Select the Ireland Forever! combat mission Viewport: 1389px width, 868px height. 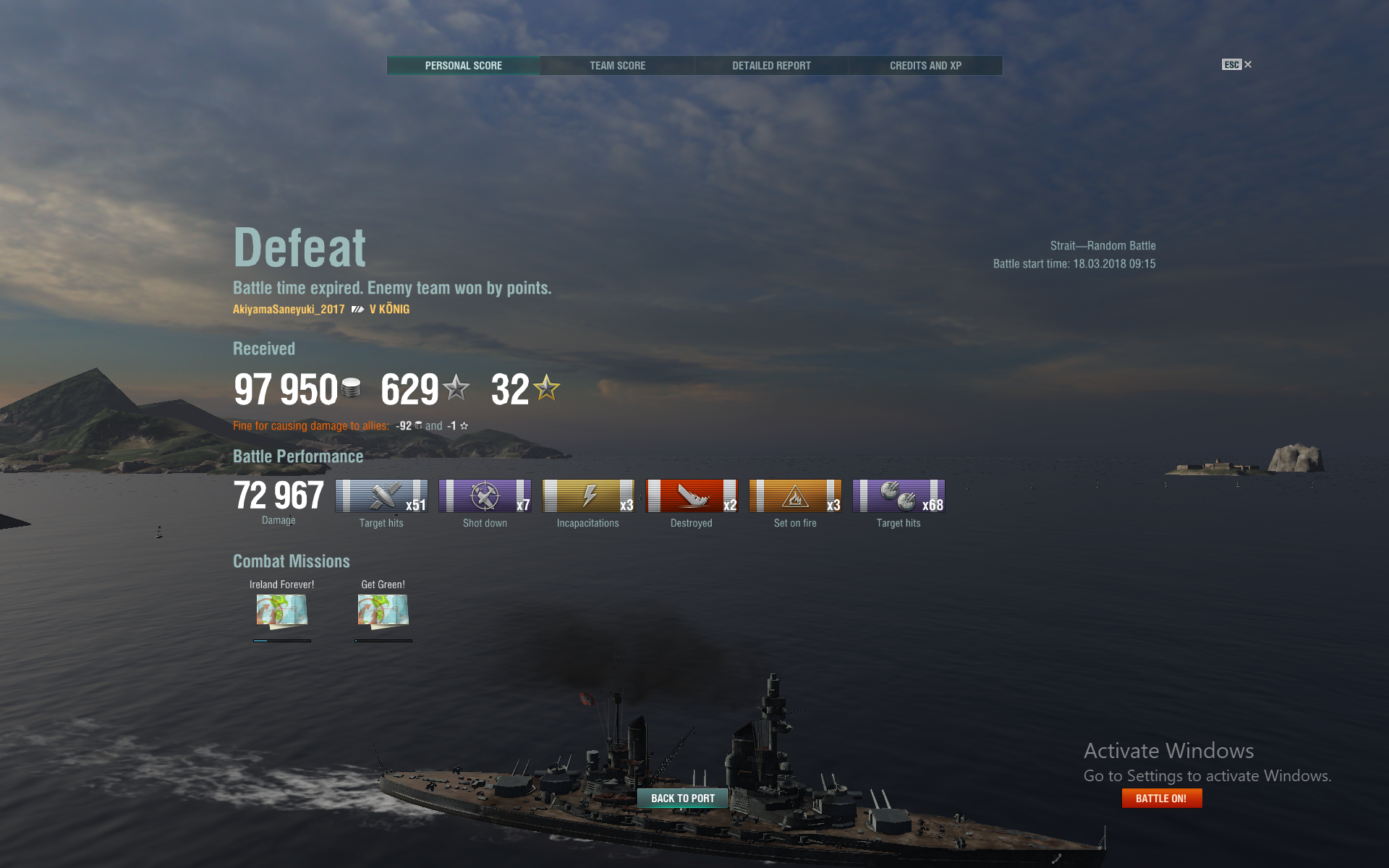coord(282,610)
